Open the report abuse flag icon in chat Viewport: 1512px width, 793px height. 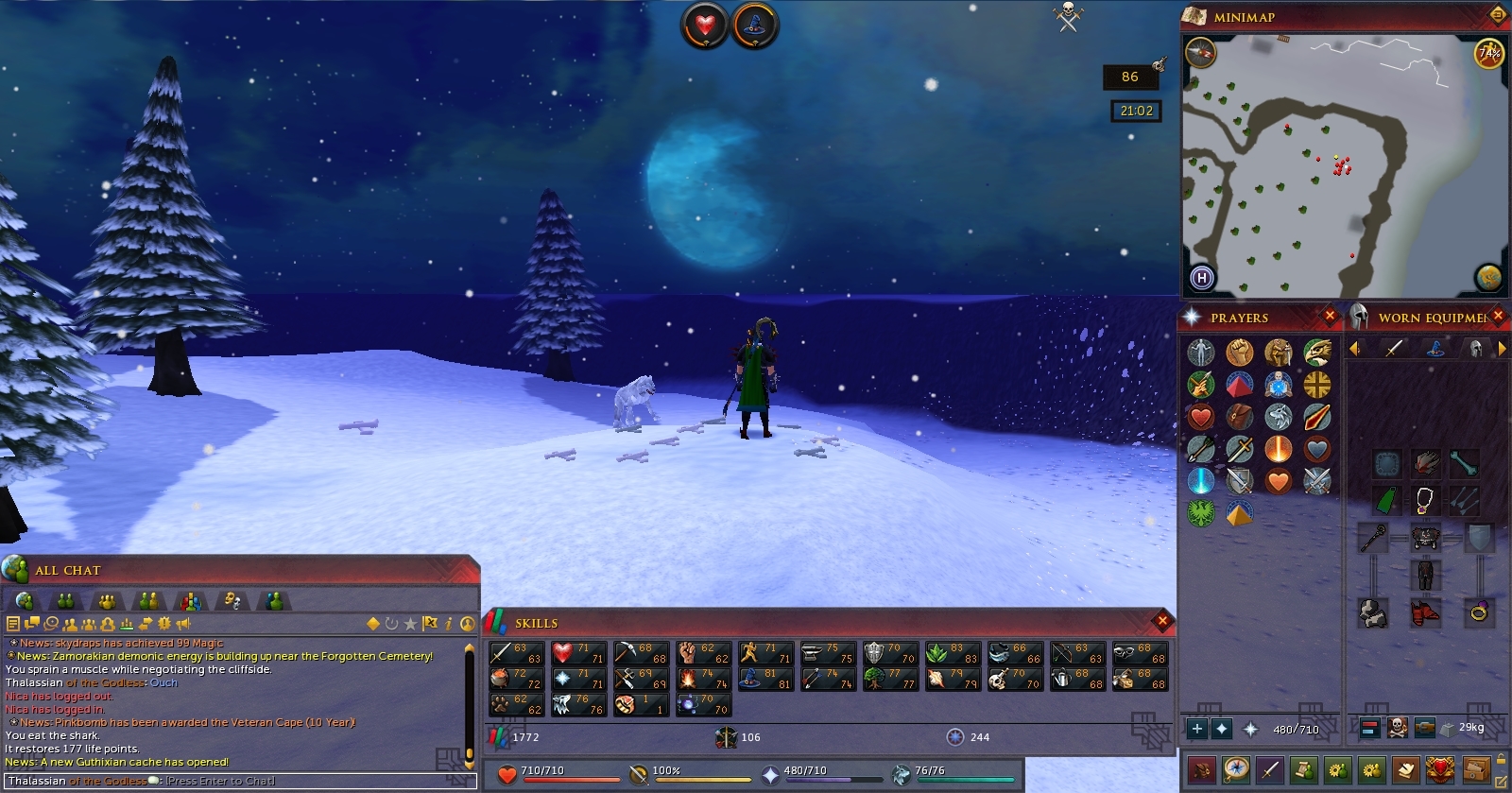click(429, 625)
